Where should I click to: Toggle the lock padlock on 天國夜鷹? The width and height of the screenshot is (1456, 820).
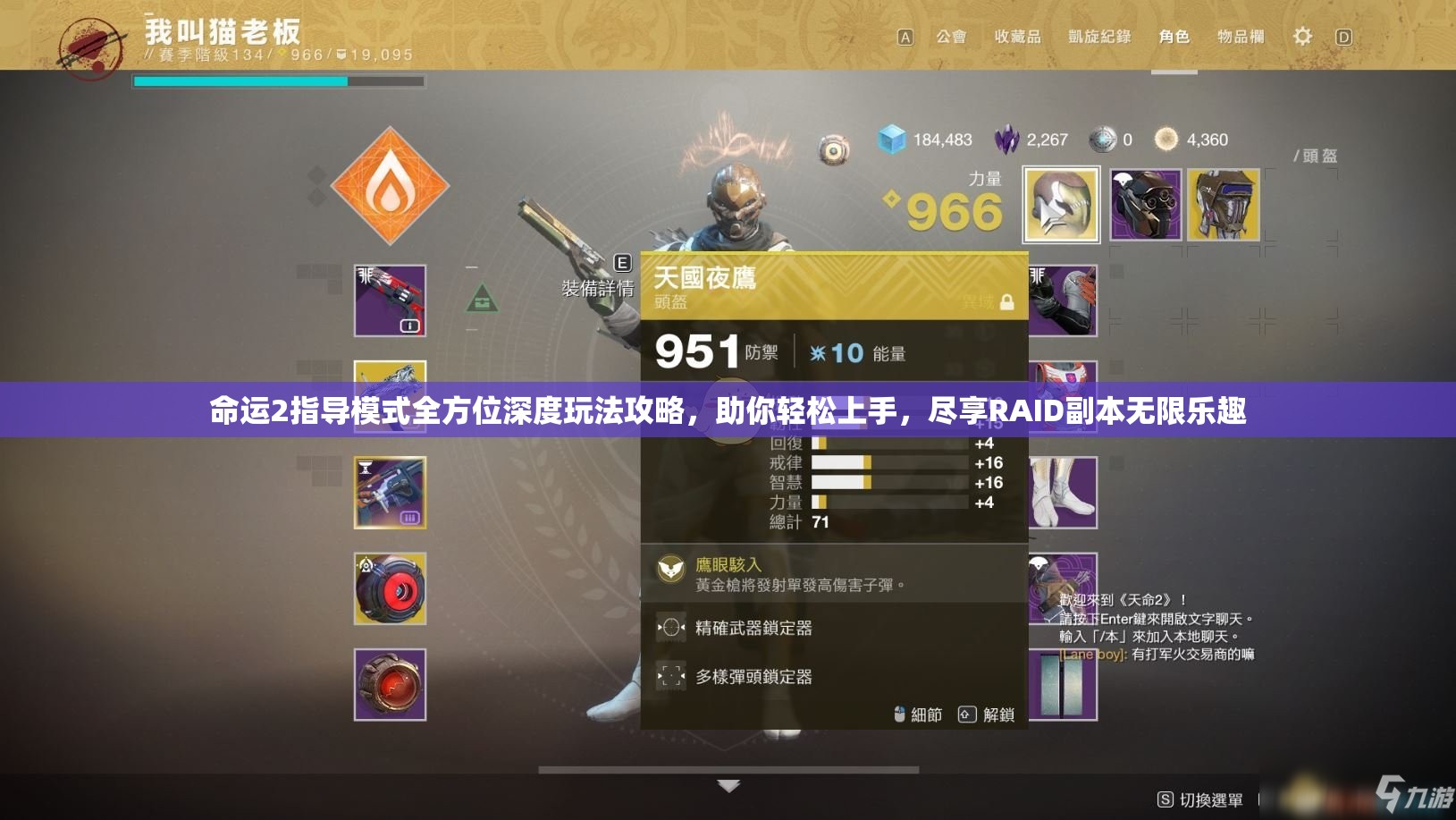point(1008,301)
